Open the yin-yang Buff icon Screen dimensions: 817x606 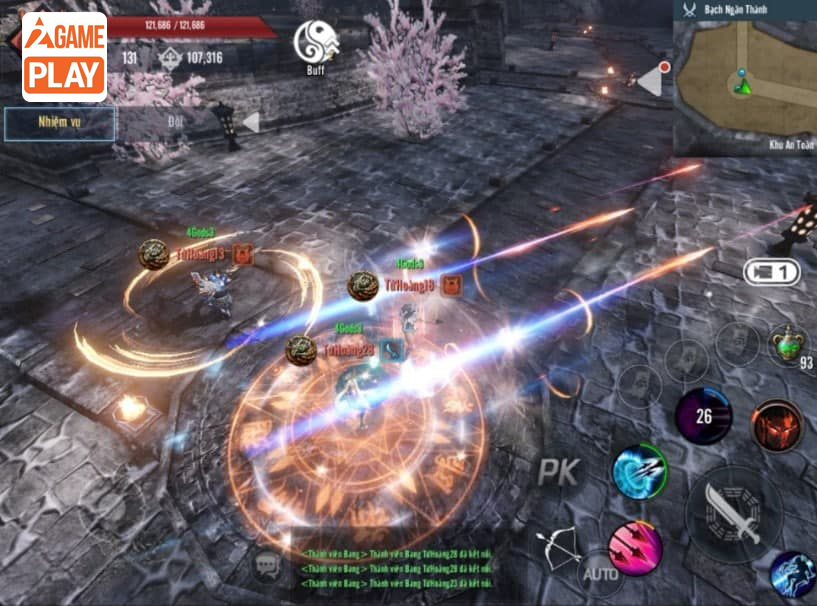[315, 45]
